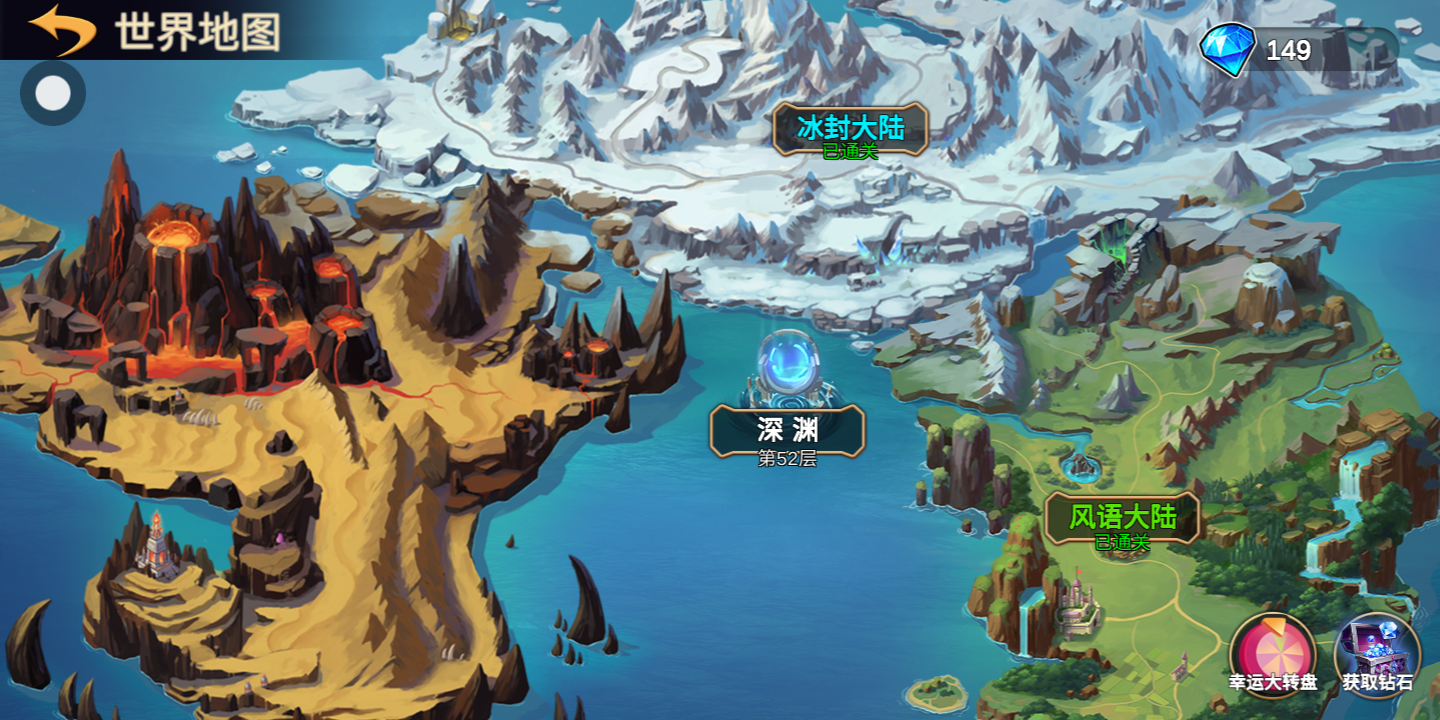Enter the 深渊 abyss portal label
Screen dimensions: 1440x720
pyautogui.click(x=787, y=431)
